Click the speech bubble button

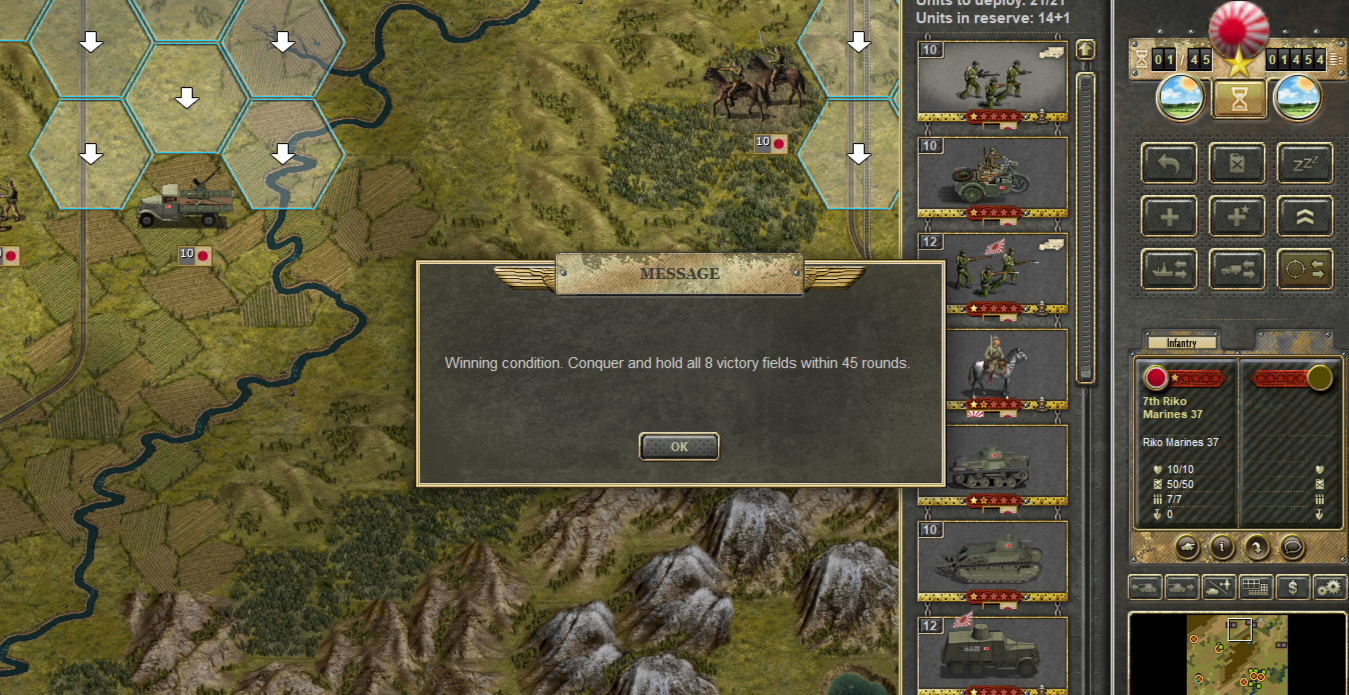[x=1291, y=547]
